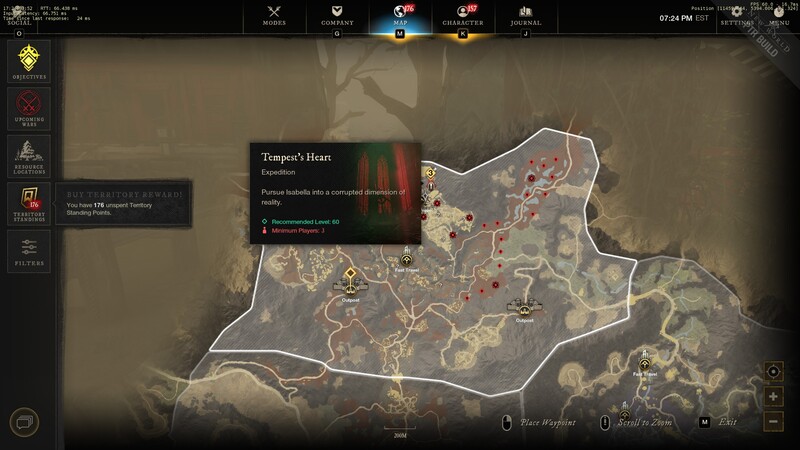Recenter the map on player position
The width and height of the screenshot is (800, 450).
point(774,372)
